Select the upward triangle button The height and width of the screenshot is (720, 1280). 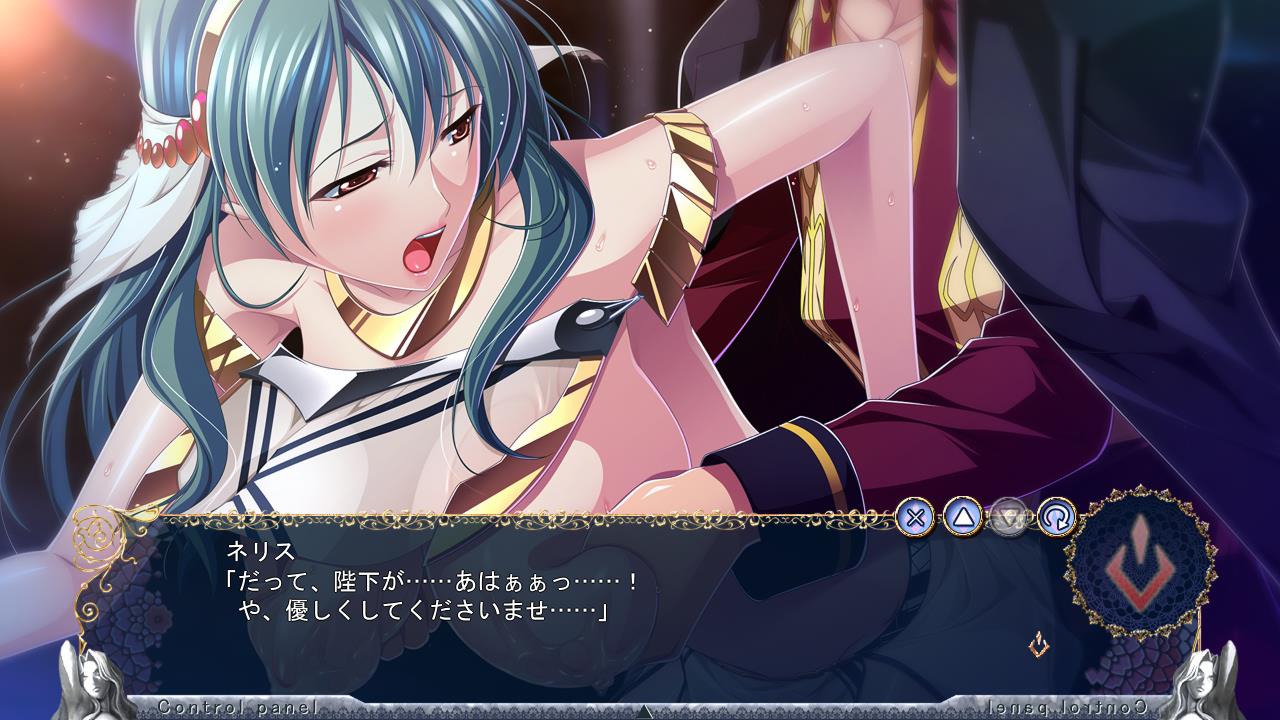[962, 517]
